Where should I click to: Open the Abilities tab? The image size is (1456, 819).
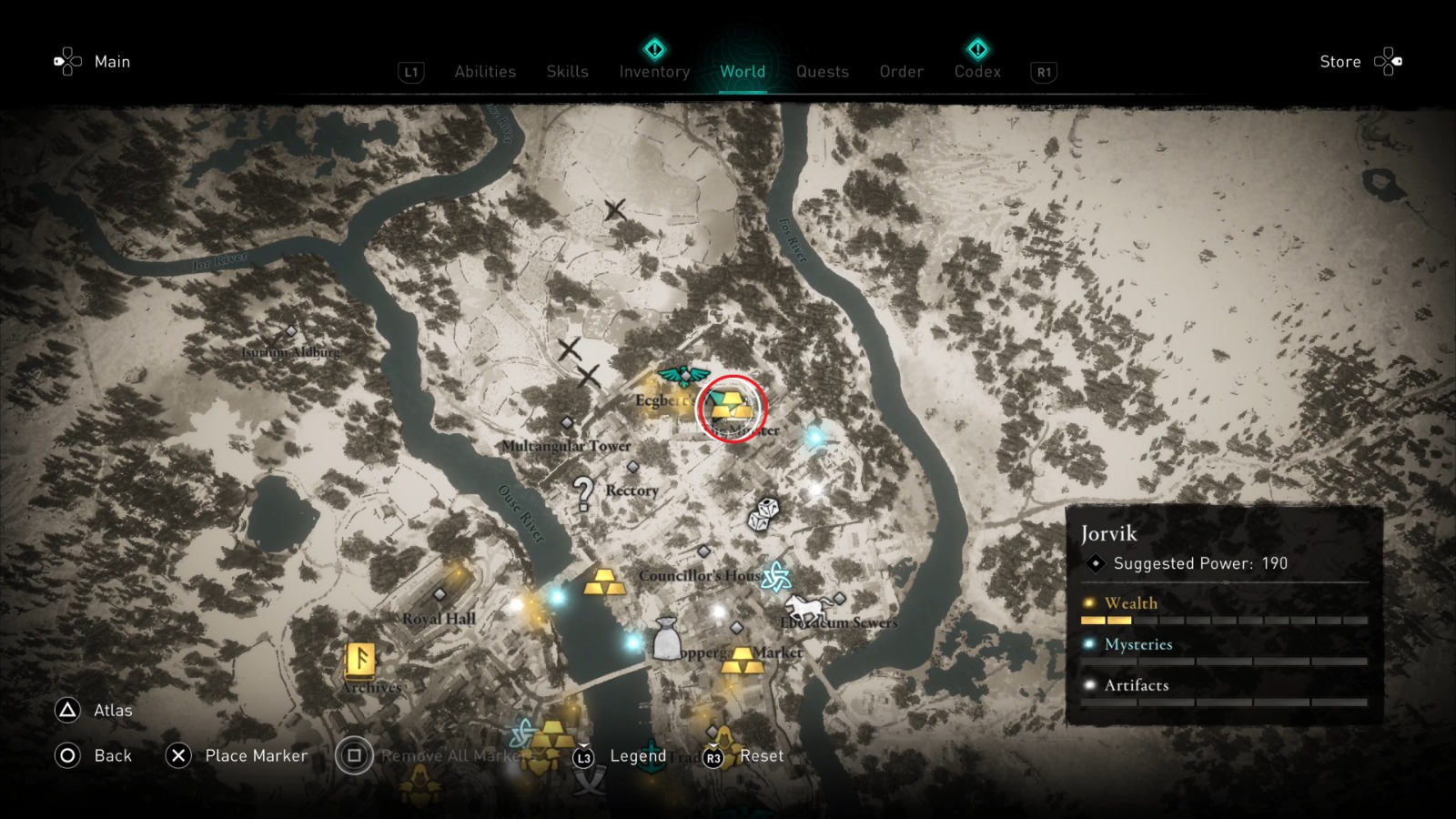[x=485, y=72]
